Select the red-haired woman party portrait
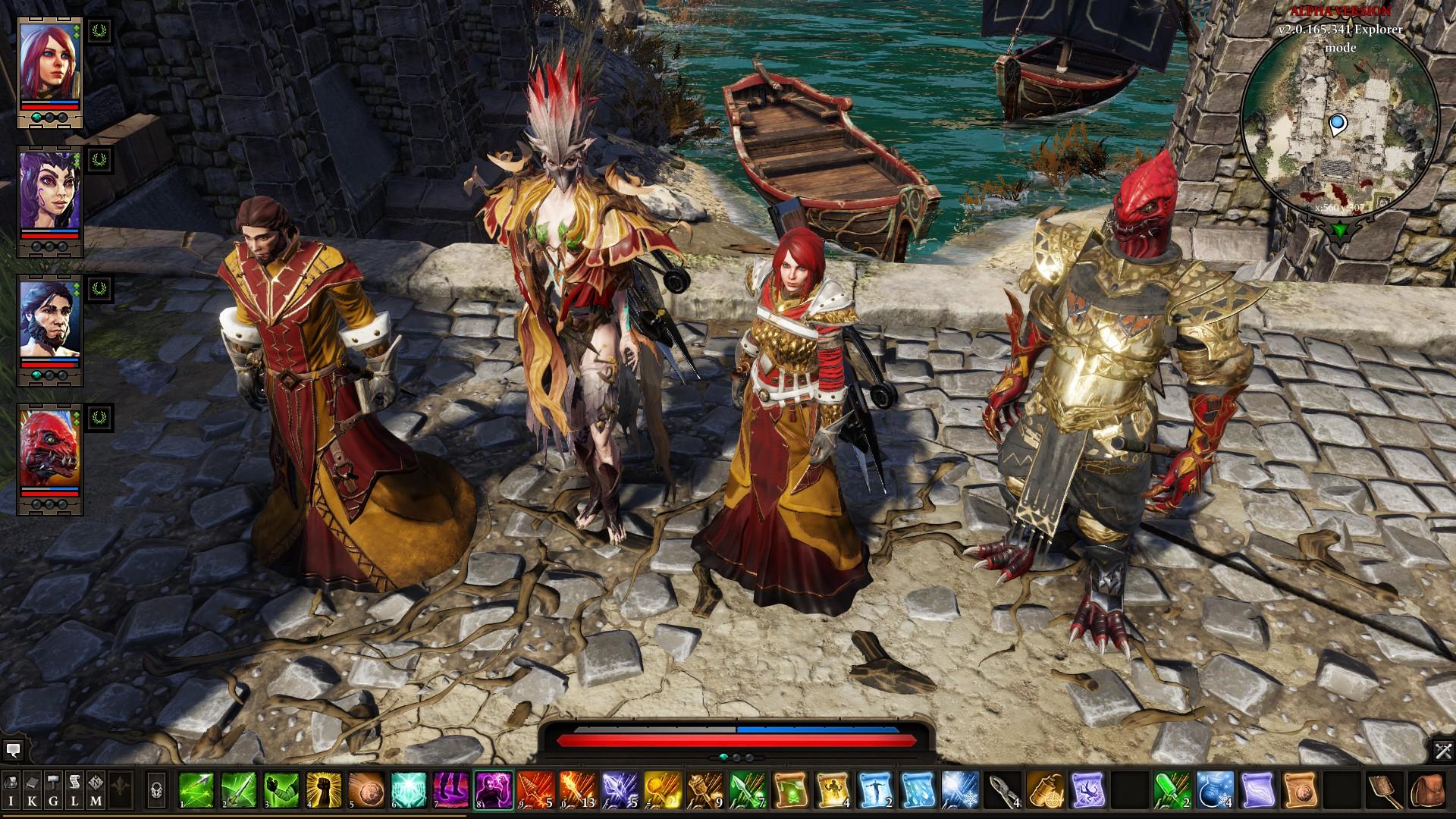Screen dimensions: 1456x819 [x=49, y=62]
